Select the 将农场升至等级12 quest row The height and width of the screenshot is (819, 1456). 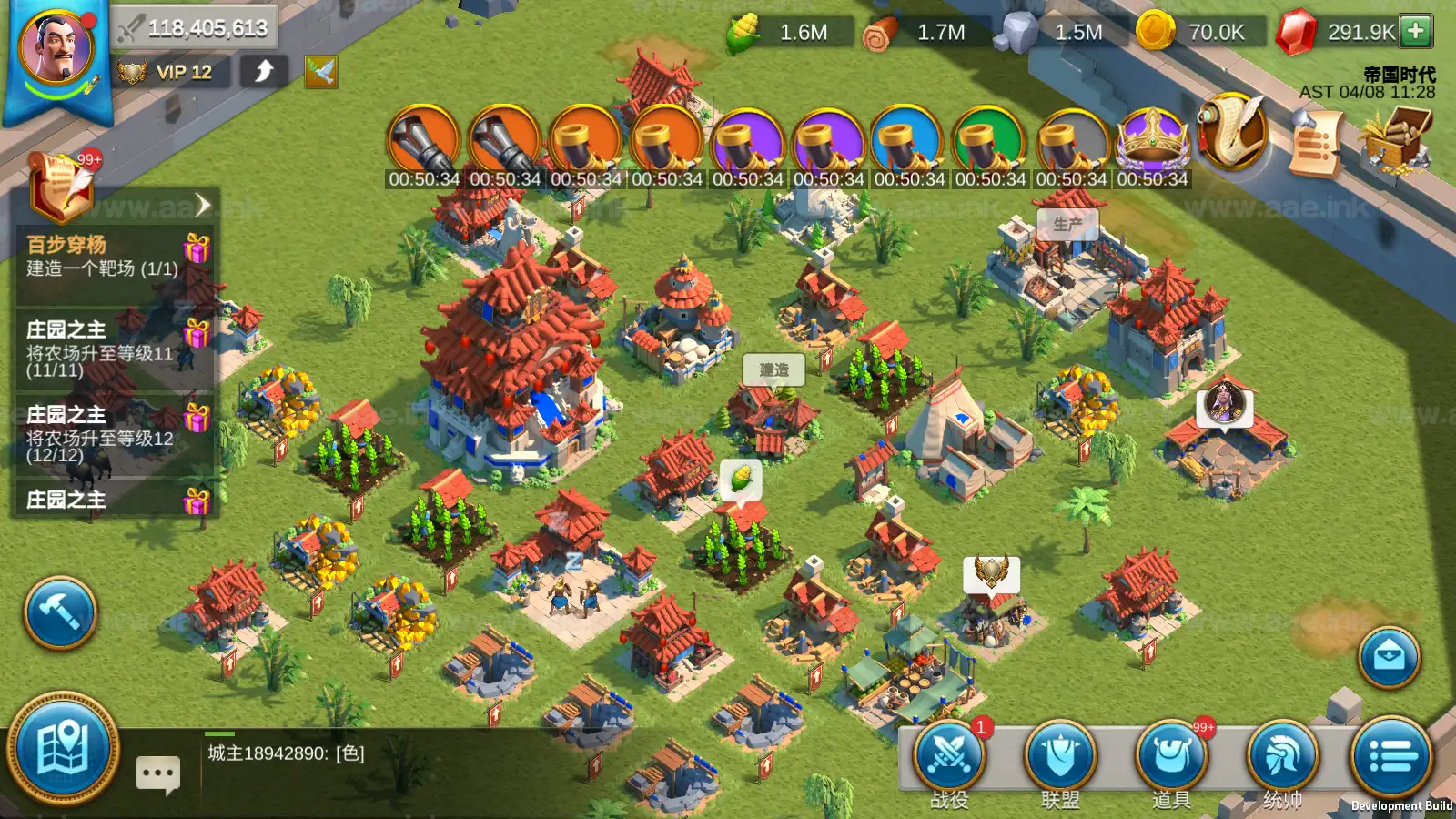(100, 435)
